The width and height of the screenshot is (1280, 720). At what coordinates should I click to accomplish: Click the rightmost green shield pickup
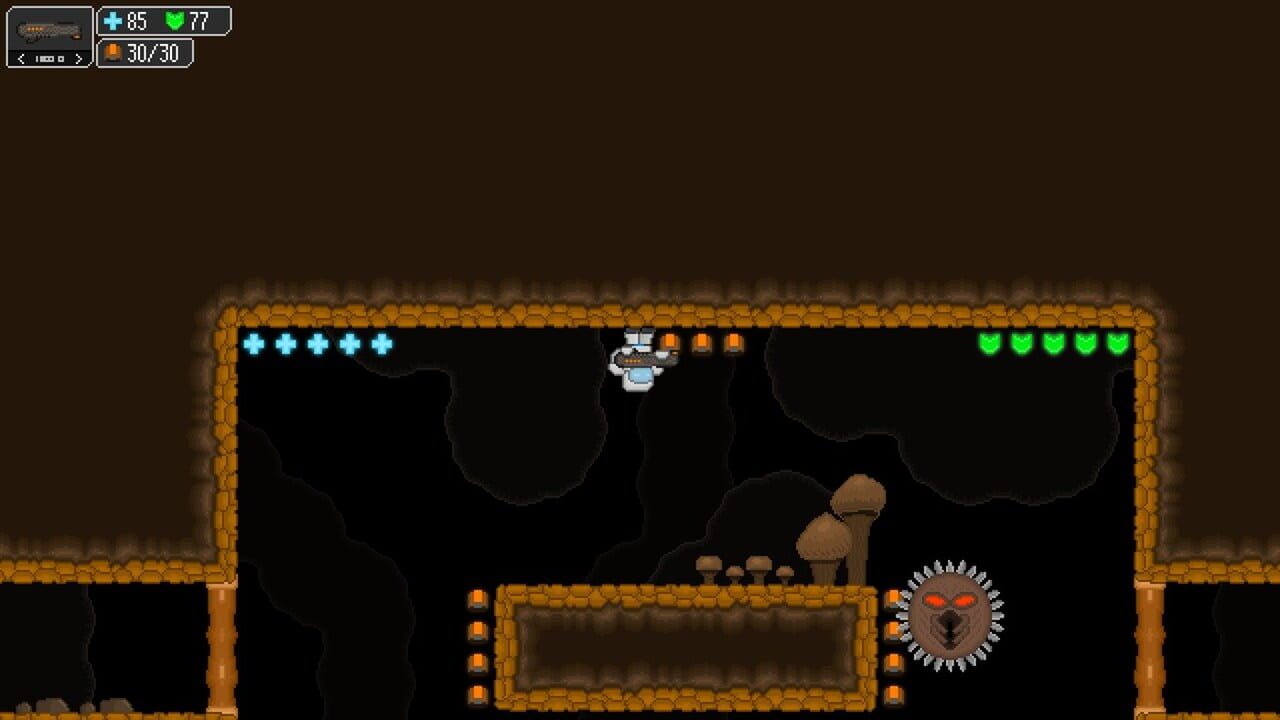[1119, 343]
